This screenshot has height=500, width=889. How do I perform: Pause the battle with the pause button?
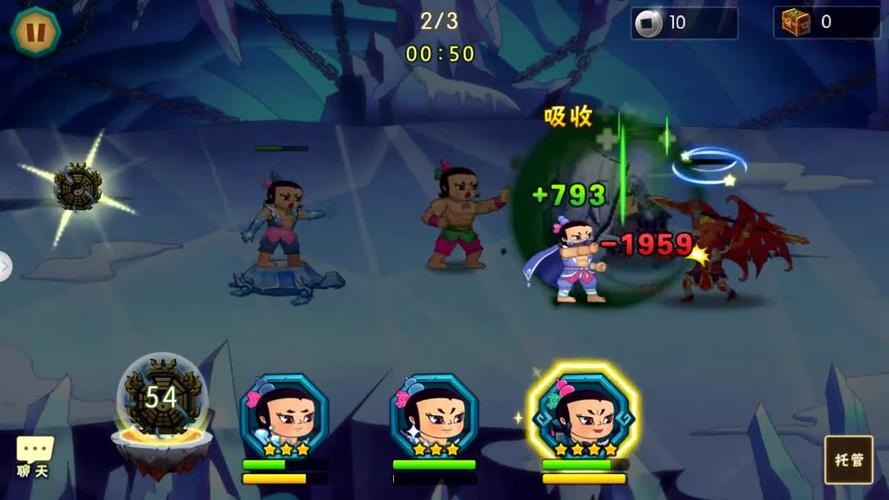point(35,32)
